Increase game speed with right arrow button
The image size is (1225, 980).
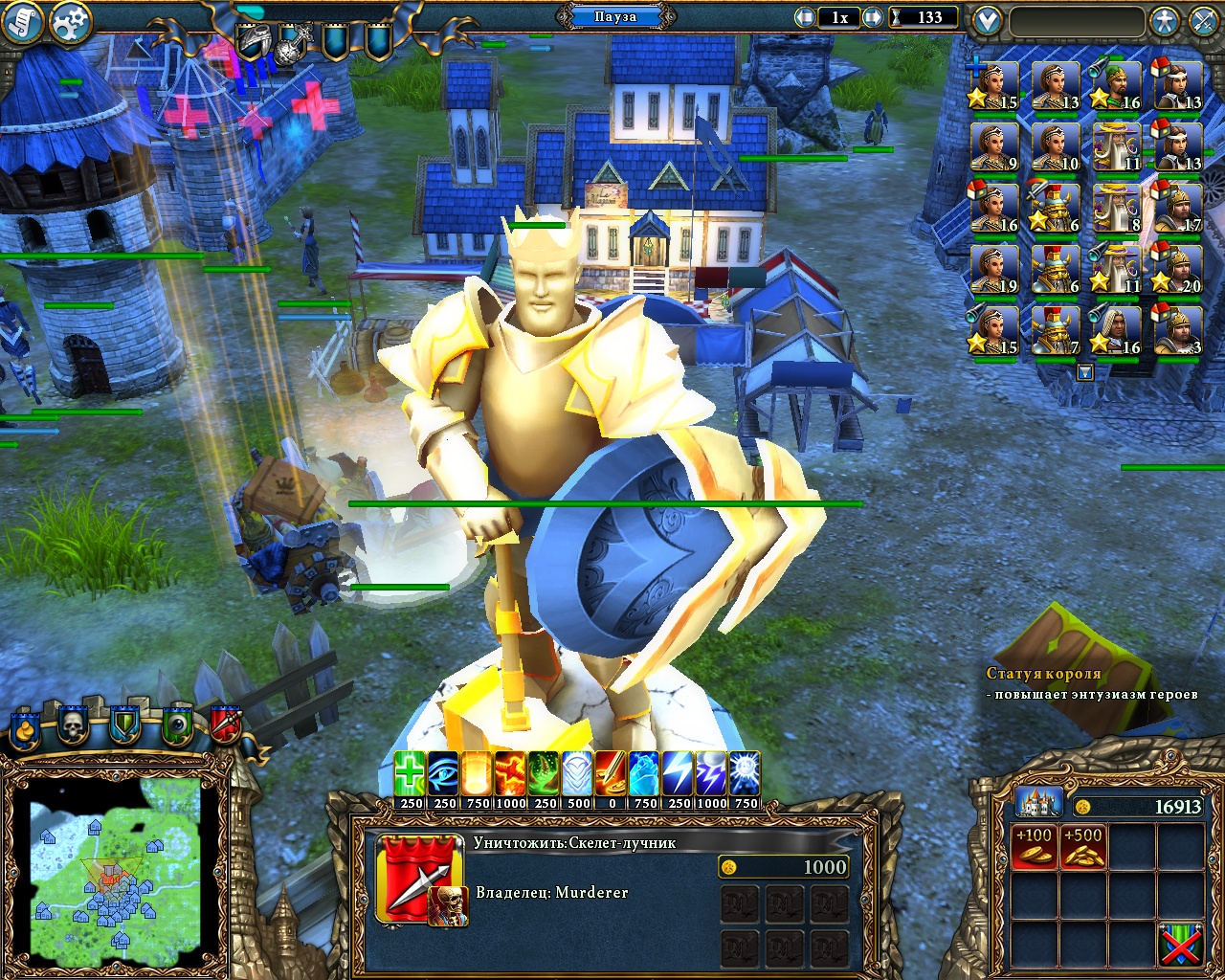point(873,17)
